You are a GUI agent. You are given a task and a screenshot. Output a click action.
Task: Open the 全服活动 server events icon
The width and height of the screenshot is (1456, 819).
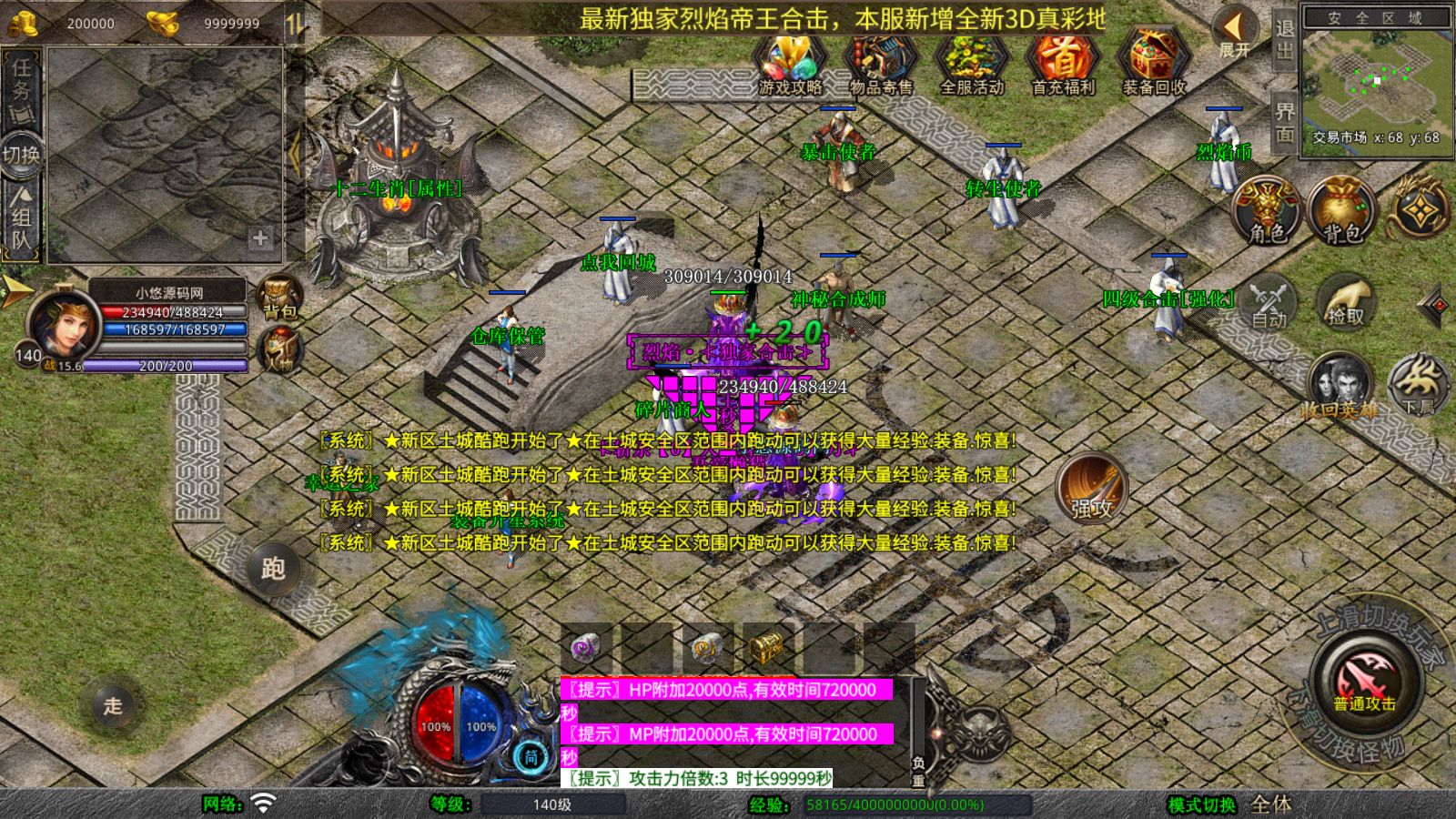tap(970, 64)
